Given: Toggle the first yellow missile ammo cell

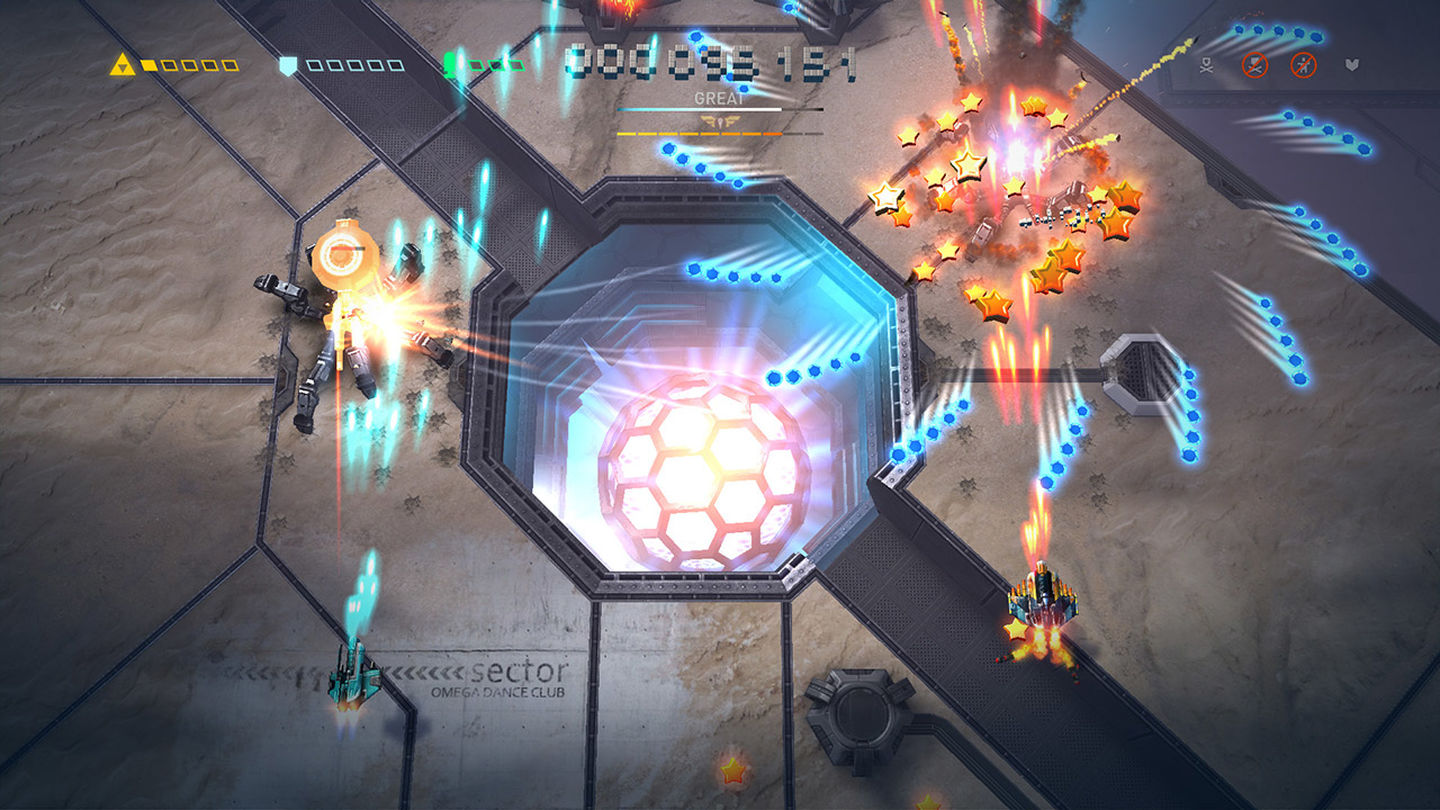Looking at the screenshot, I should tap(150, 65).
